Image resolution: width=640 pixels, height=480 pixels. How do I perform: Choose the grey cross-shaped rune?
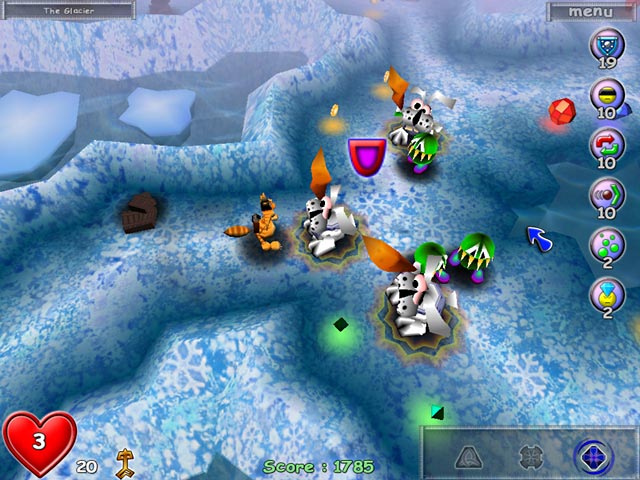click(x=531, y=456)
